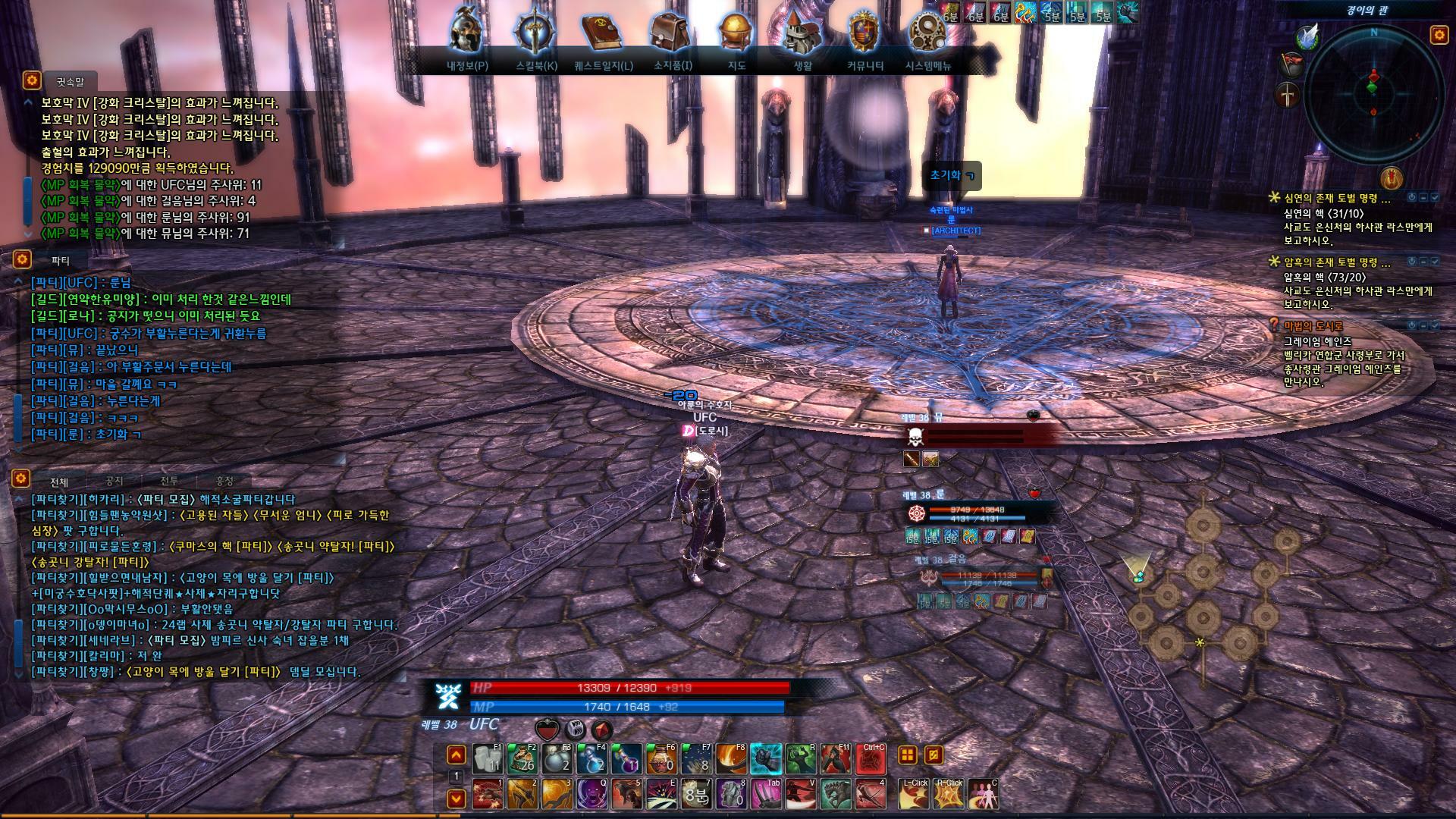Open the 생활 menu
The image size is (1456, 819).
802,36
